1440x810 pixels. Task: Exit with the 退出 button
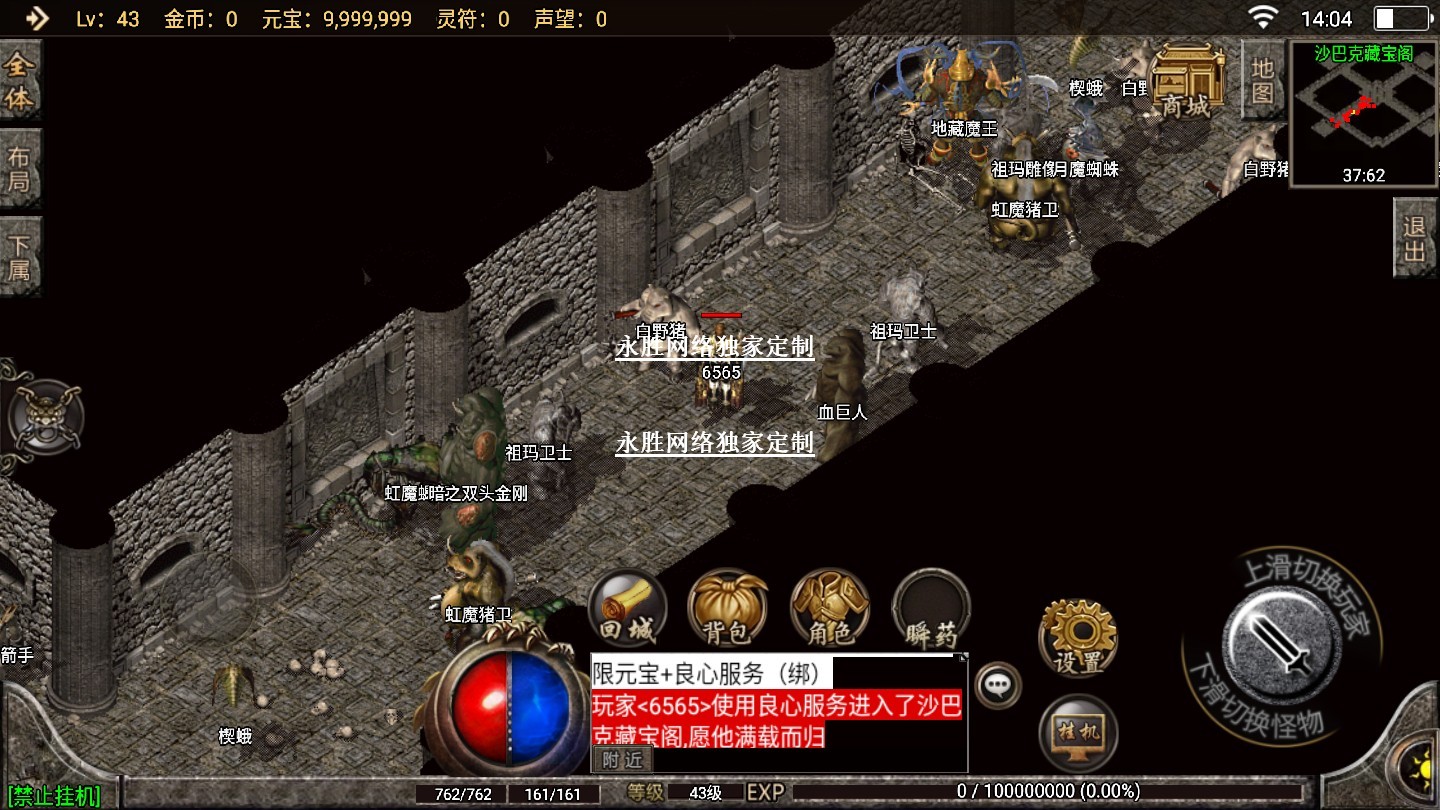1414,238
